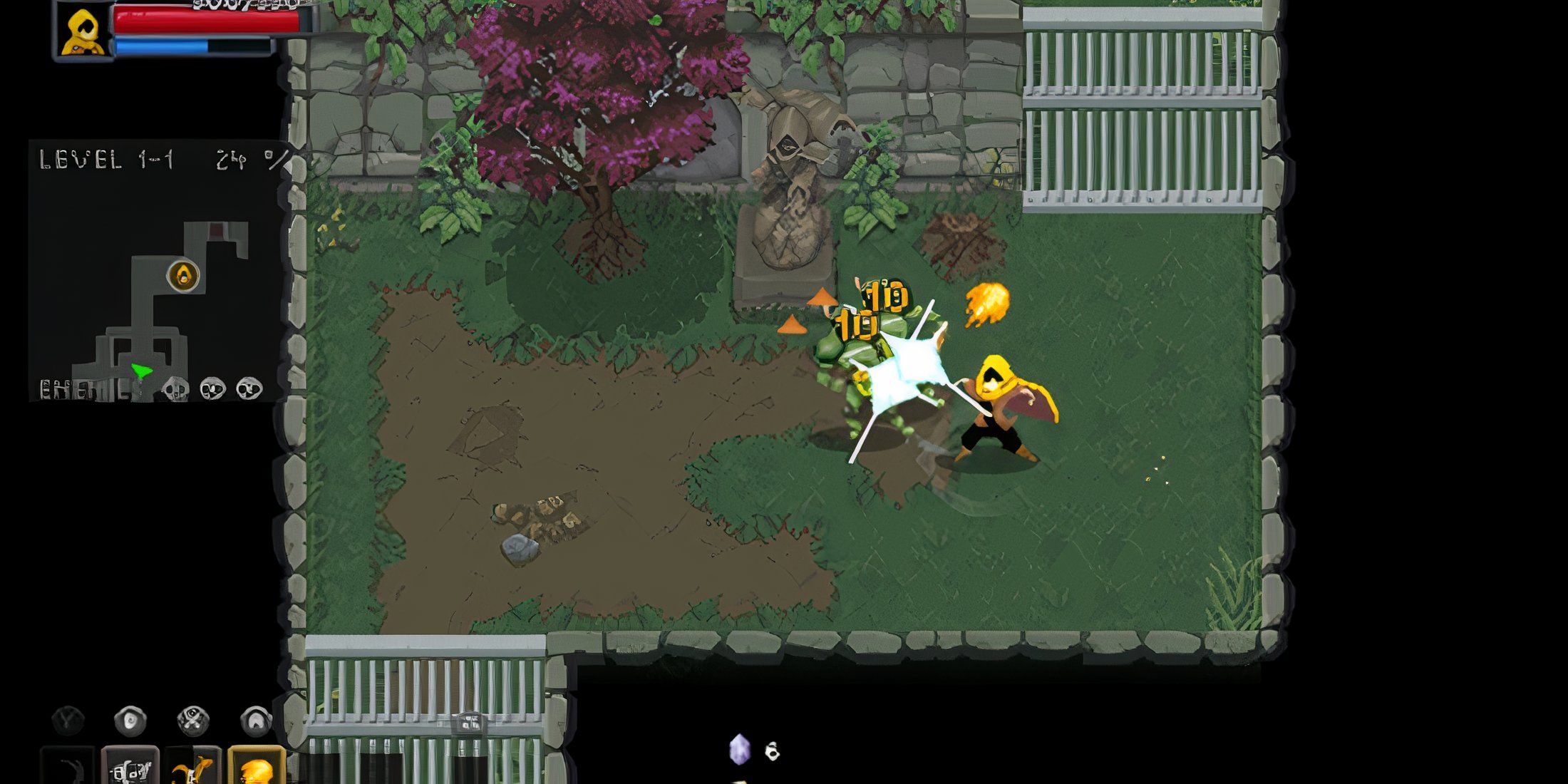
Task: Click the green direction arrow on the minimap
Action: coord(140,371)
